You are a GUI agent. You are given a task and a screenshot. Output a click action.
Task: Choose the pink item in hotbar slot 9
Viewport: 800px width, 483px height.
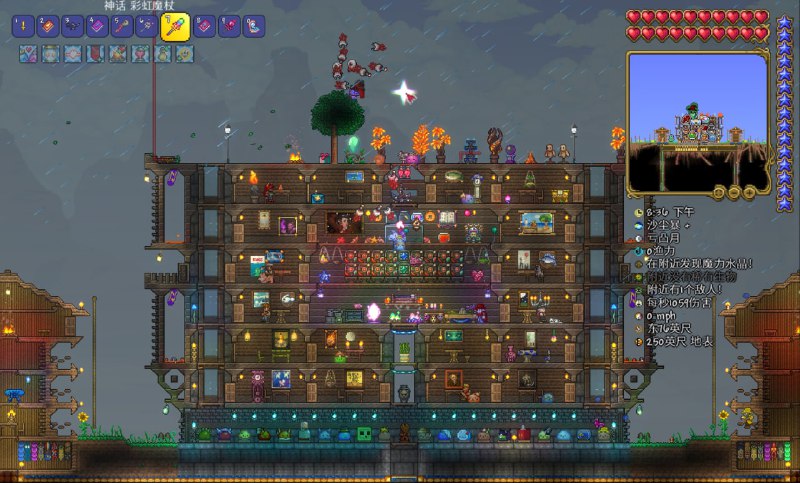coord(229,27)
